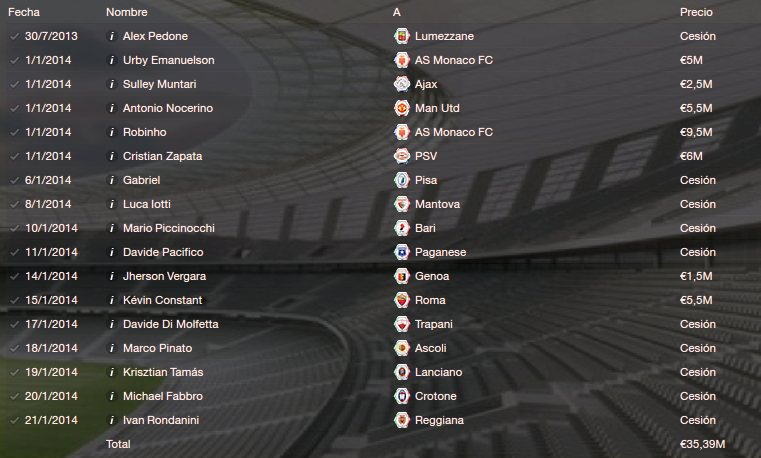761x458 pixels.
Task: Open Robinho's player profile
Action: coord(144,132)
